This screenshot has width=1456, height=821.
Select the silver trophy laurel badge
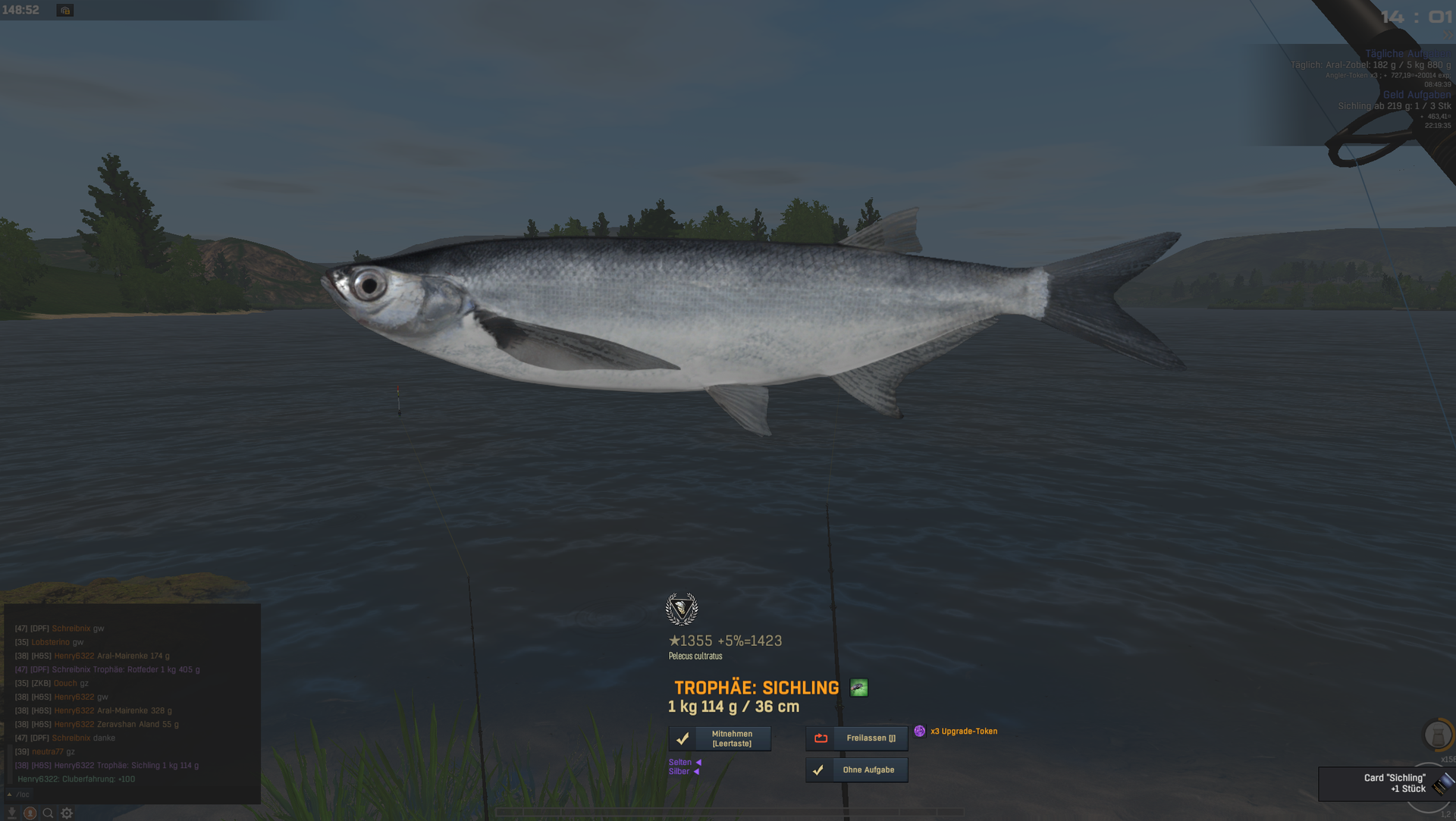coord(681,609)
